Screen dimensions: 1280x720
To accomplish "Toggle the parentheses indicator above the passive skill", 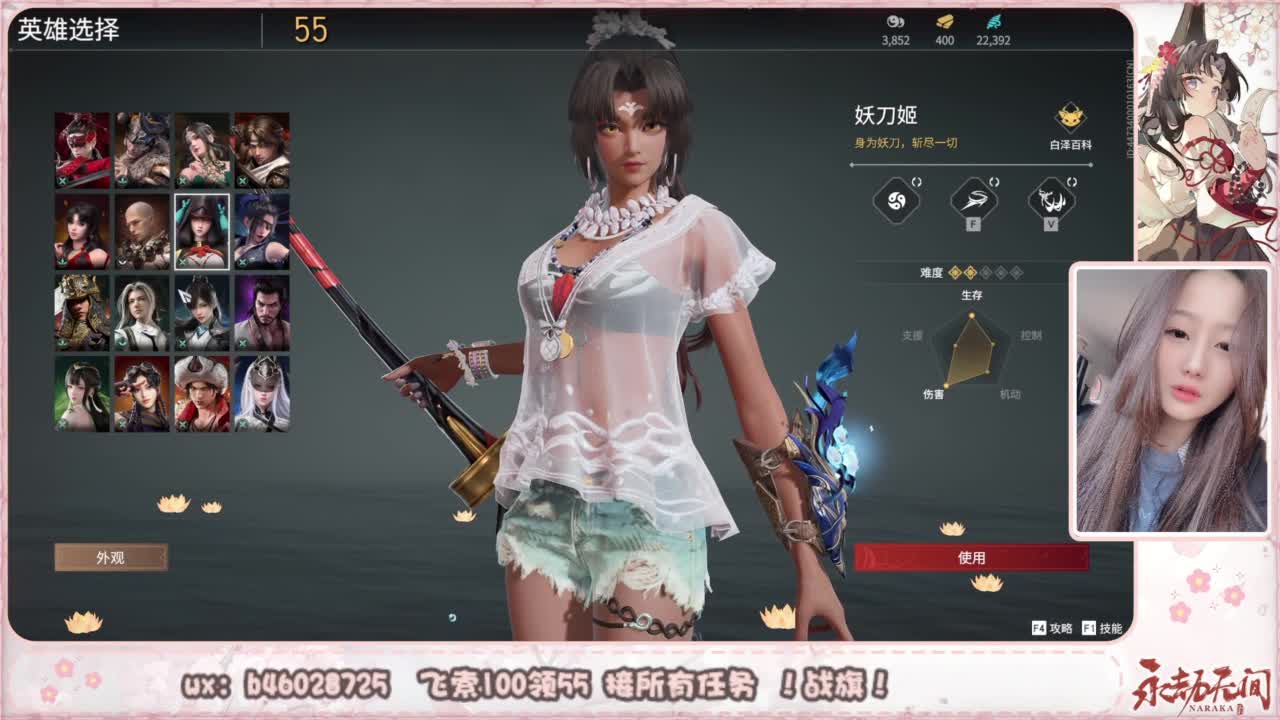I will pos(916,181).
